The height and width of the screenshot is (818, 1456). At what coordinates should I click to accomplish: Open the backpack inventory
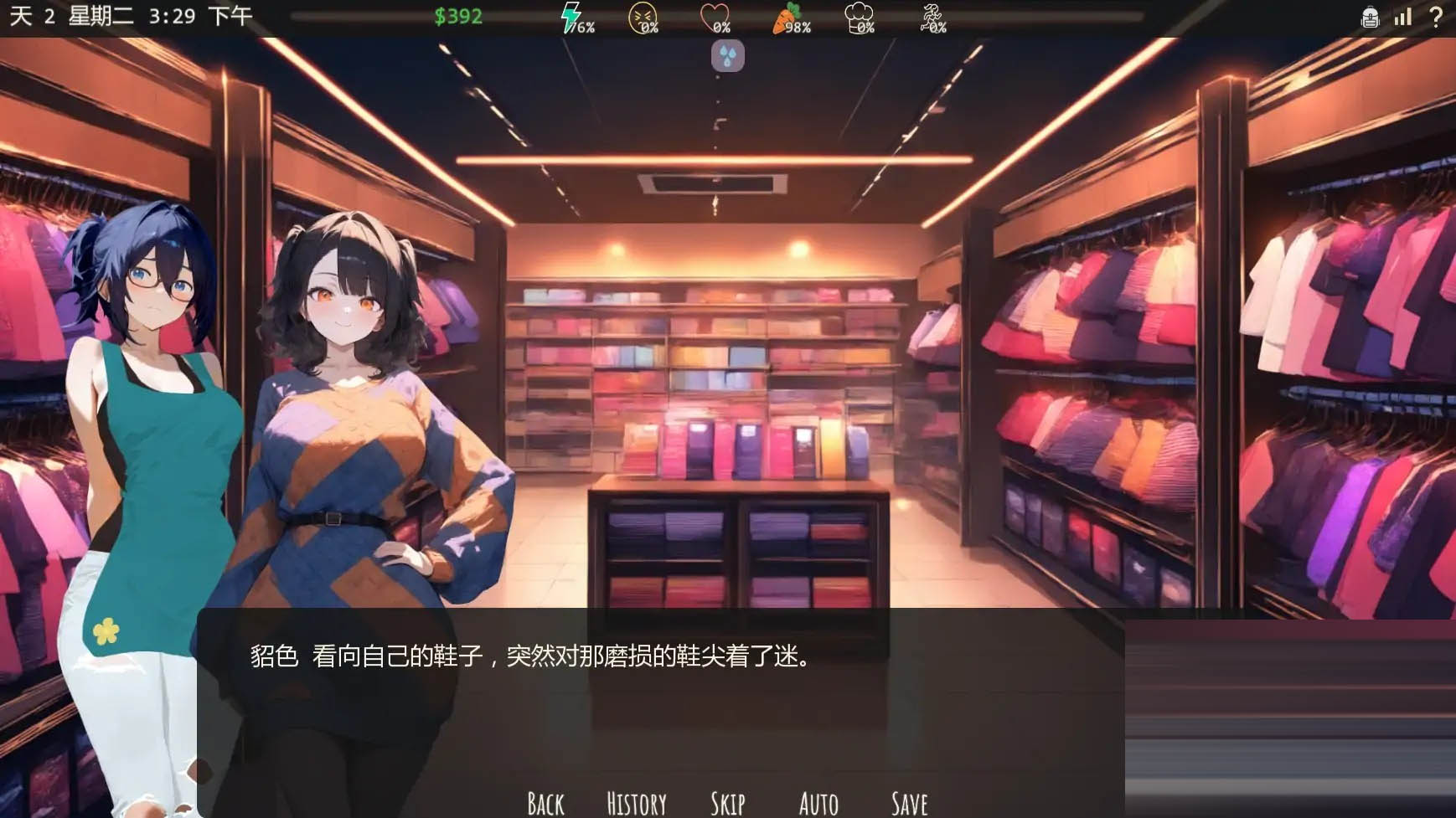tap(1370, 16)
